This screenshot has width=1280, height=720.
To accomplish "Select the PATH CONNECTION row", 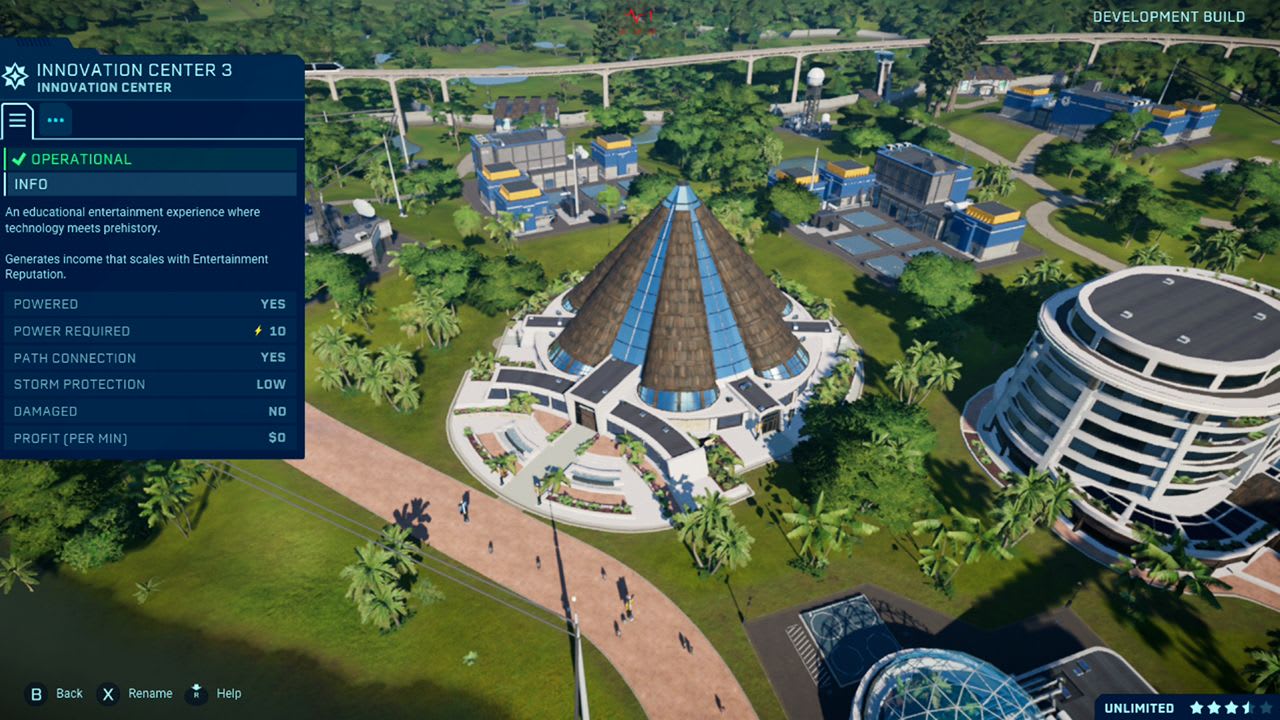I will pyautogui.click(x=150, y=357).
